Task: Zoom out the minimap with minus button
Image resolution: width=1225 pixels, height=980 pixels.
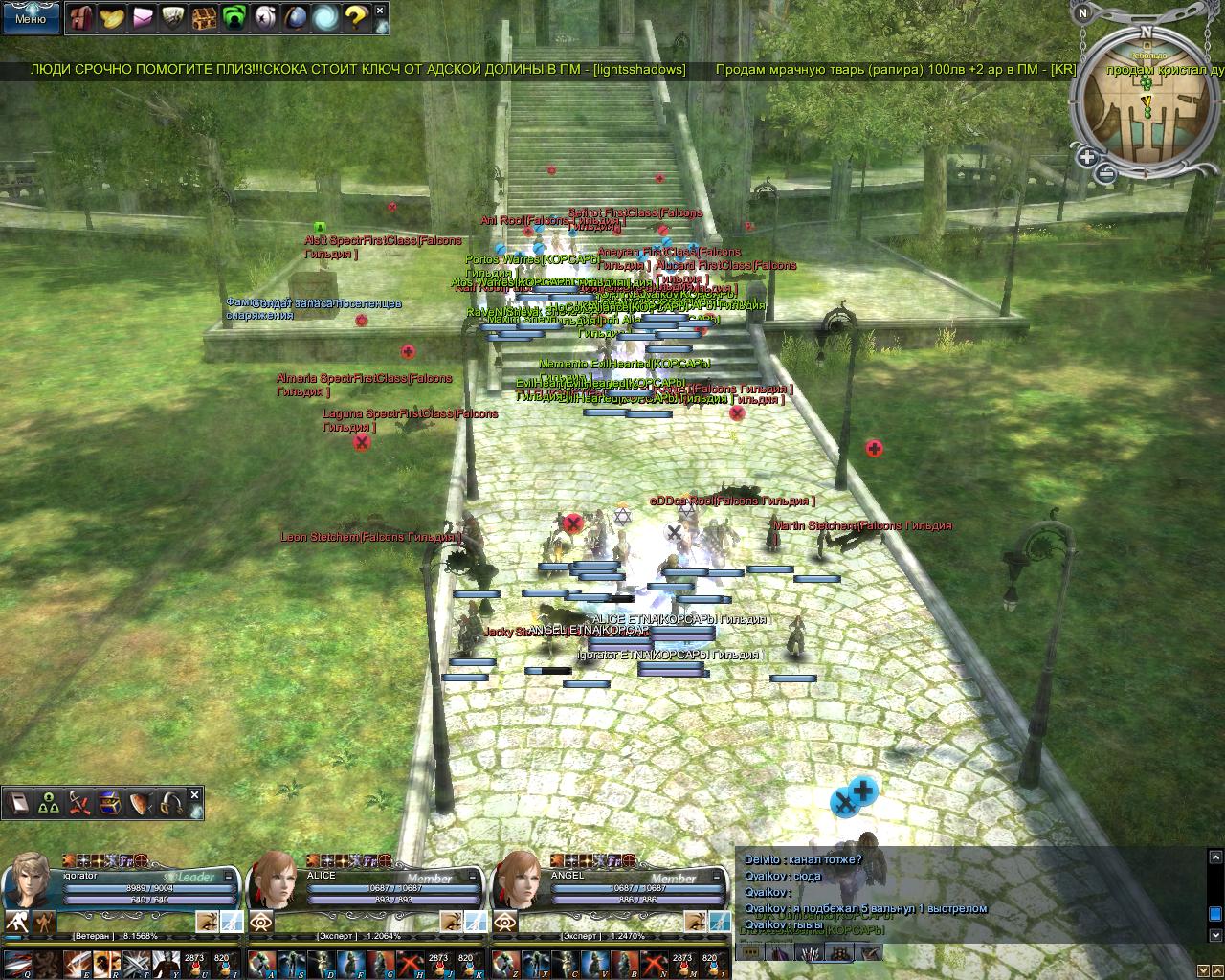Action: [x=1104, y=173]
